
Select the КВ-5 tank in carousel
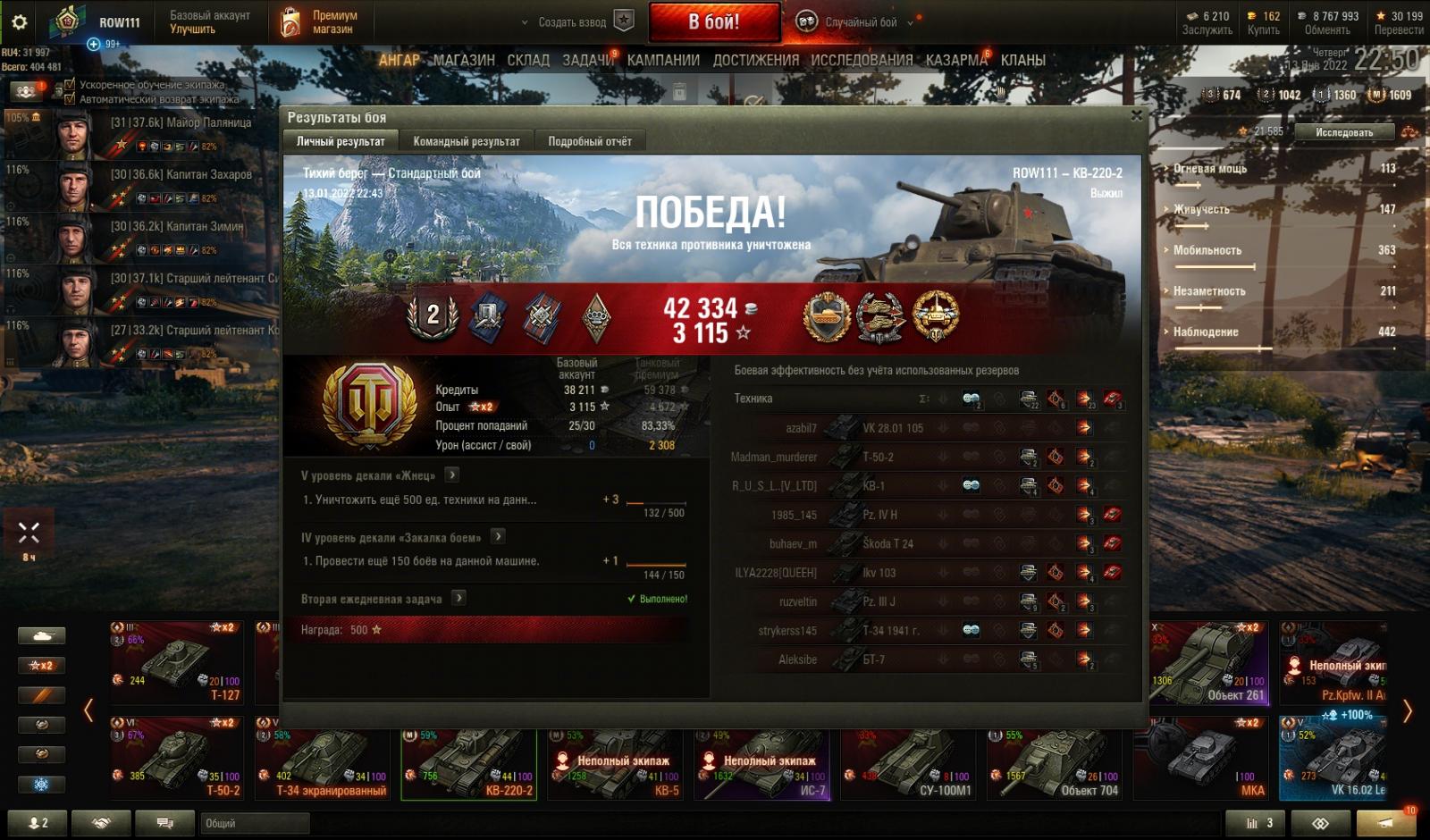pyautogui.click(x=615, y=764)
